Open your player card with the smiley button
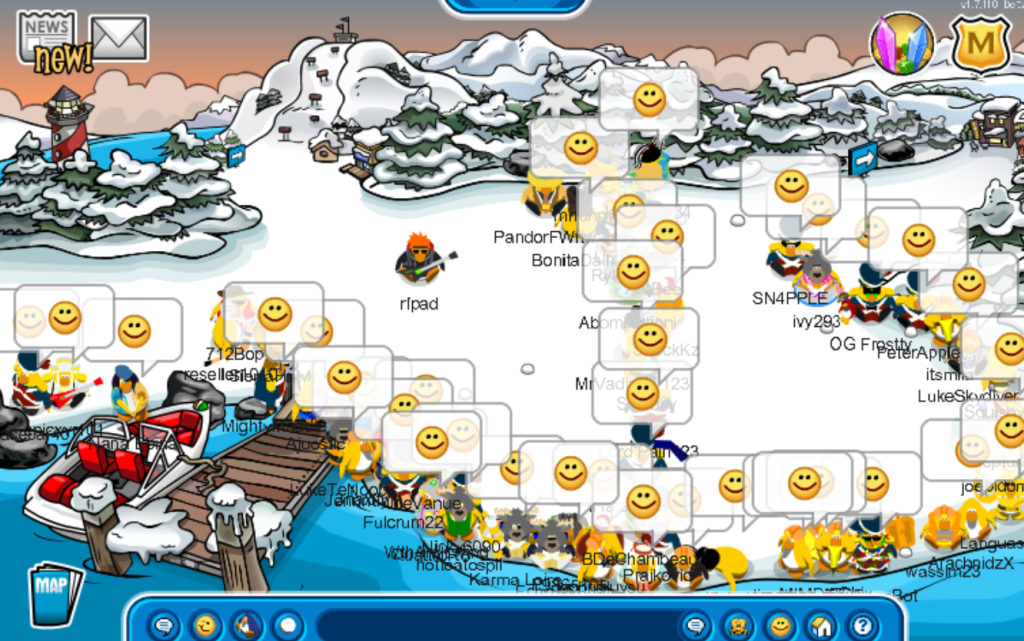1024x641 pixels. (x=780, y=626)
